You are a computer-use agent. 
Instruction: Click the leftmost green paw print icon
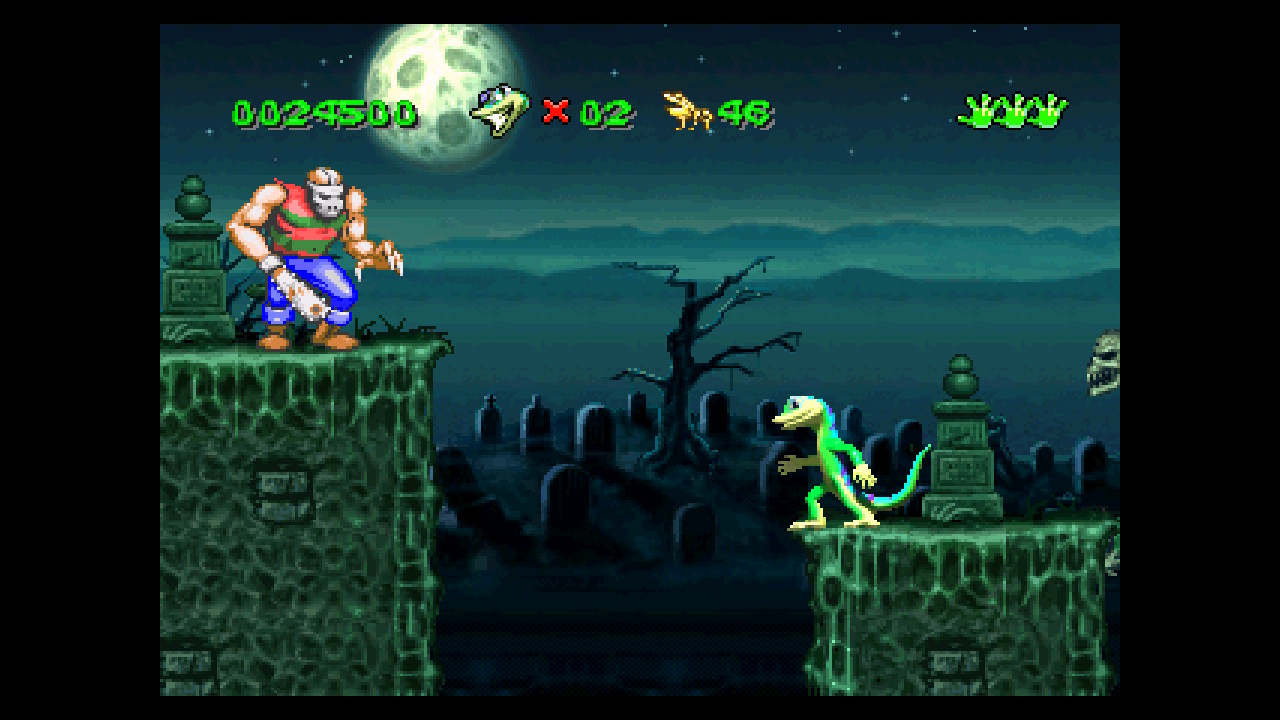975,110
